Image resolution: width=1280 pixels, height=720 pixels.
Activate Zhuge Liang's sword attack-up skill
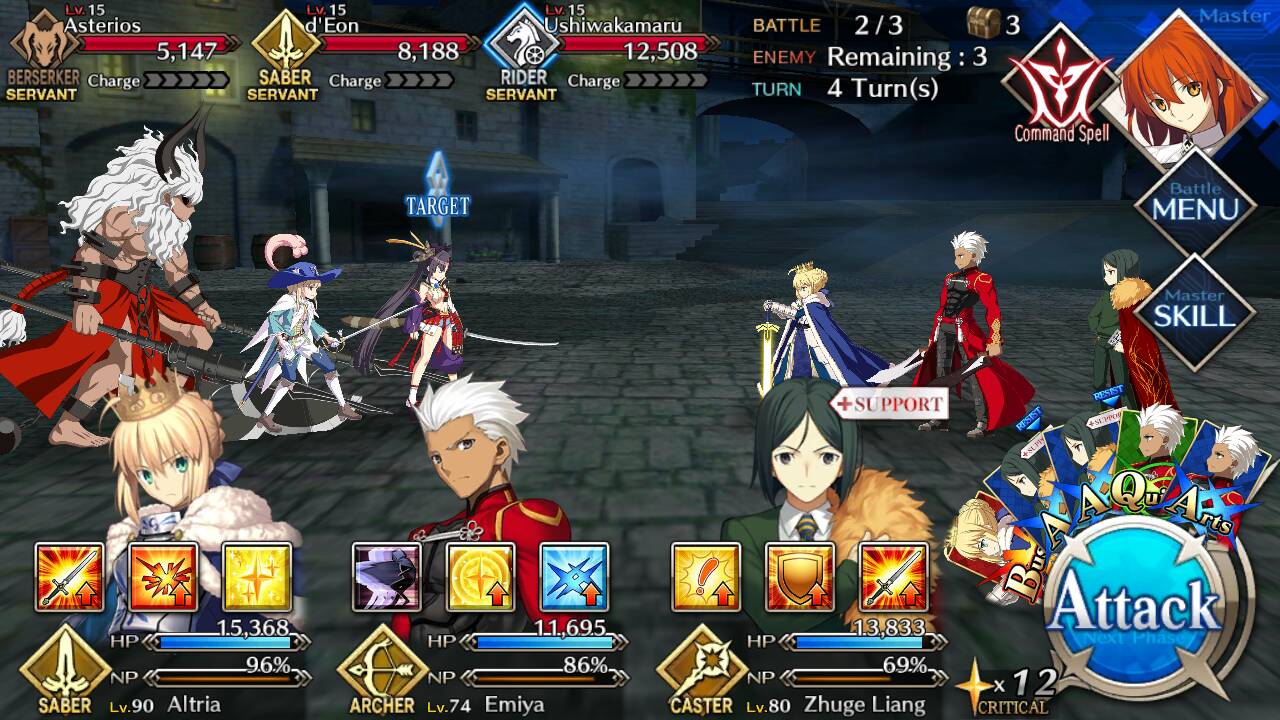coord(894,577)
